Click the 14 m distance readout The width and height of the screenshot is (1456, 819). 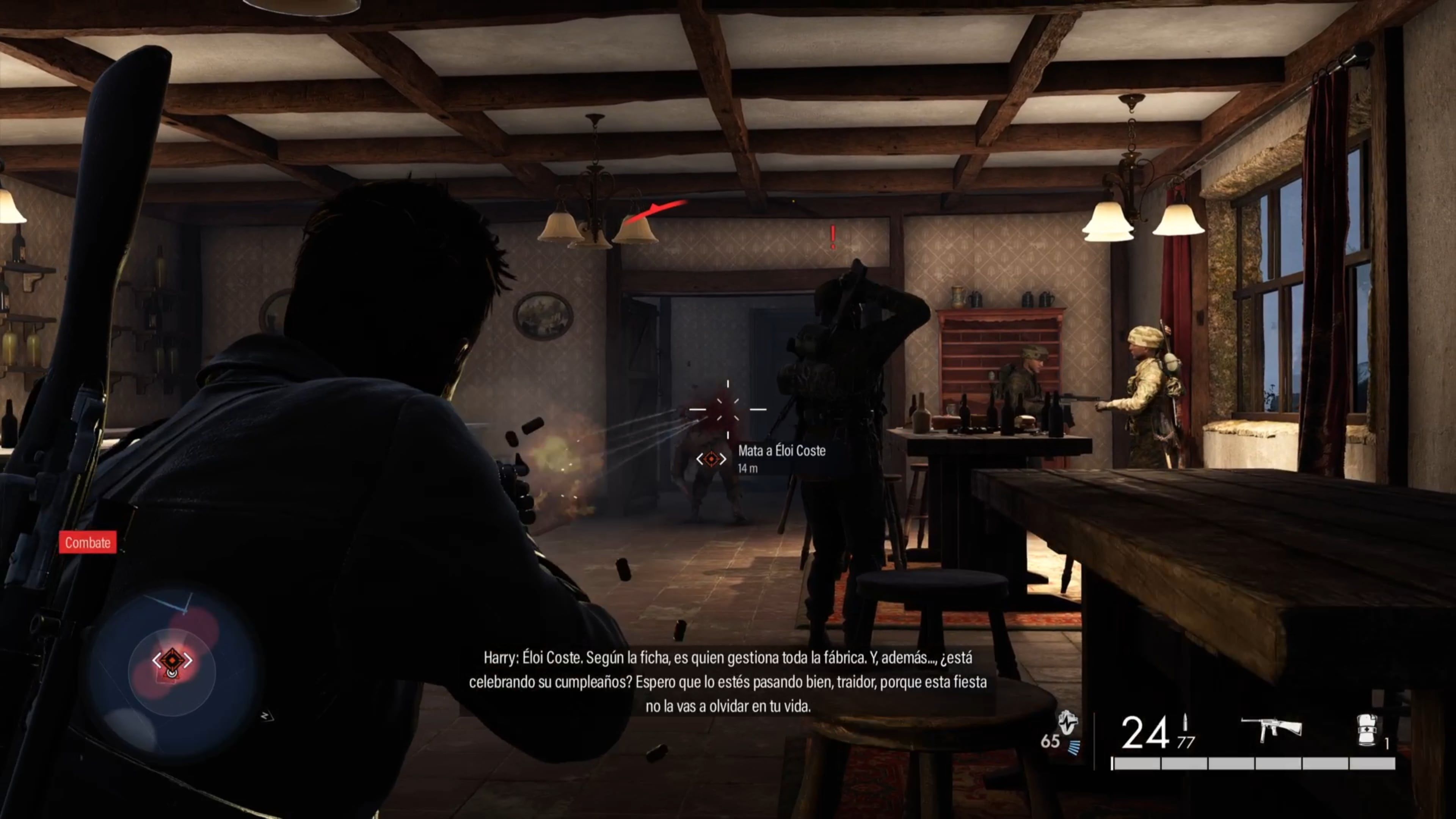point(748,469)
